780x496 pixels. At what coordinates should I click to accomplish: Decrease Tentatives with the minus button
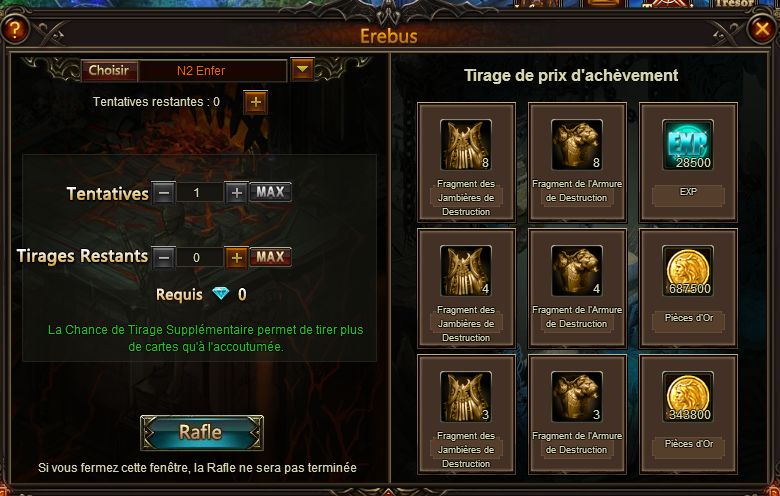pyautogui.click(x=164, y=192)
